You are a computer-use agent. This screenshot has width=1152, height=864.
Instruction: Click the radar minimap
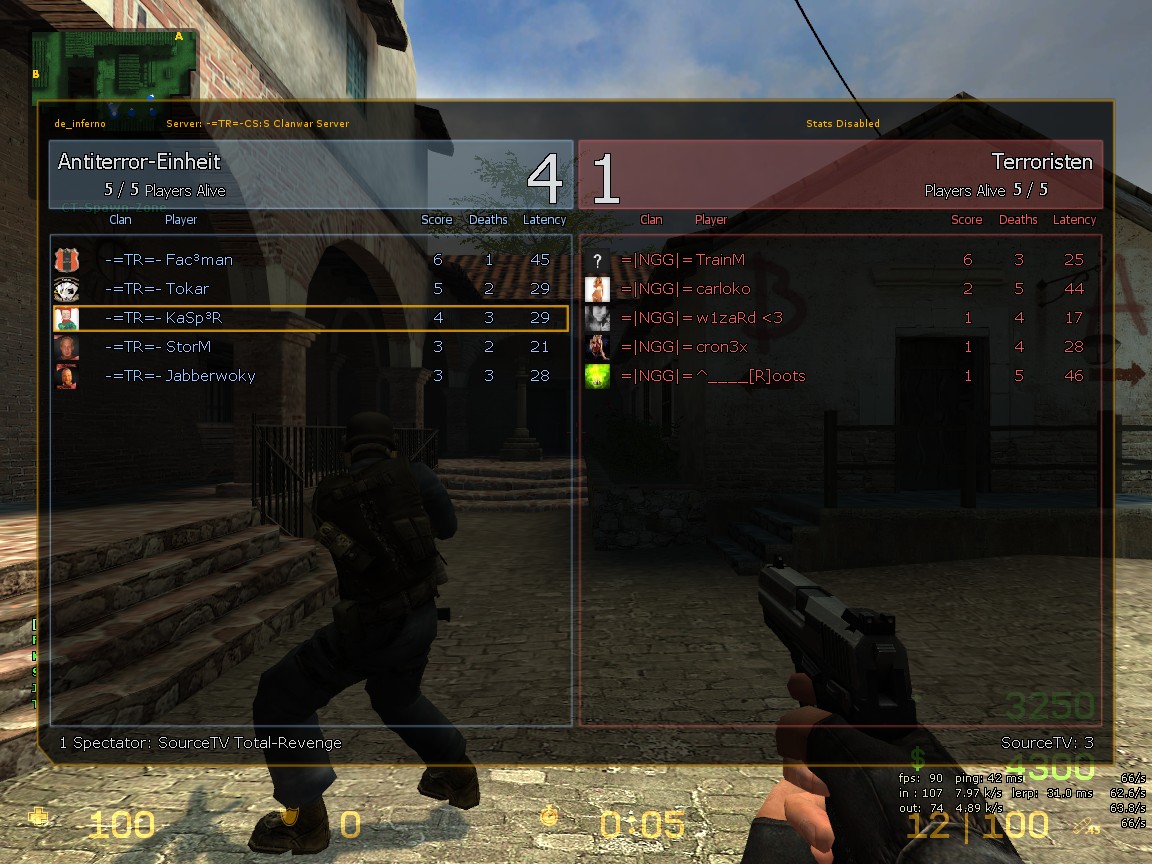(x=115, y=66)
